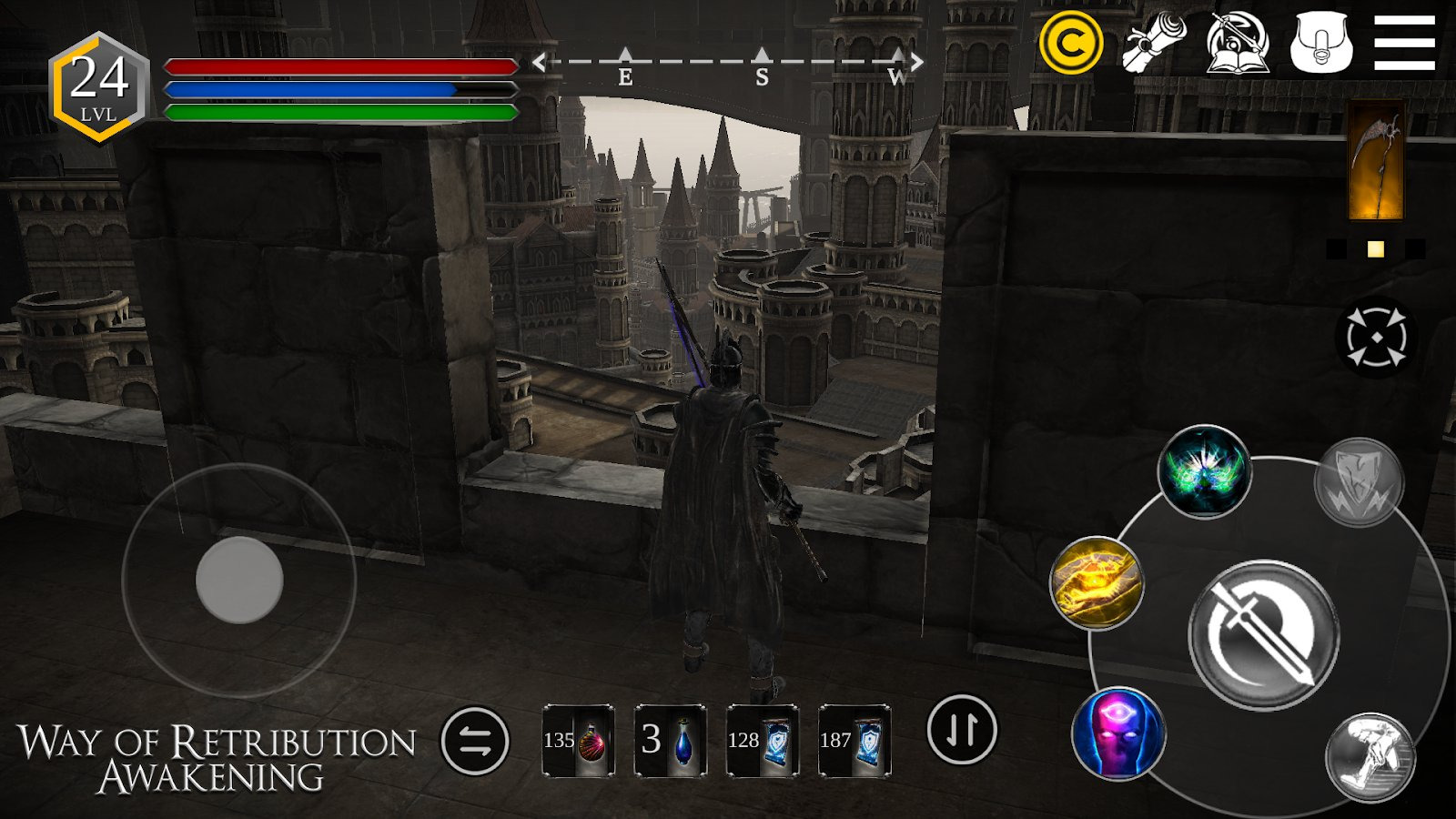The image size is (1456, 819).
Task: Tap the horizontal swap arrows button
Action: pyautogui.click(x=475, y=741)
